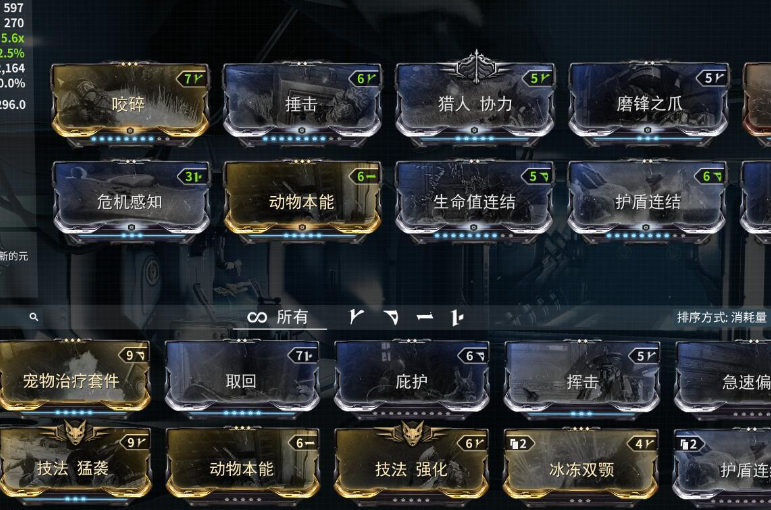Choose the 取回 mod card
The height and width of the screenshot is (510, 771).
pyautogui.click(x=241, y=380)
